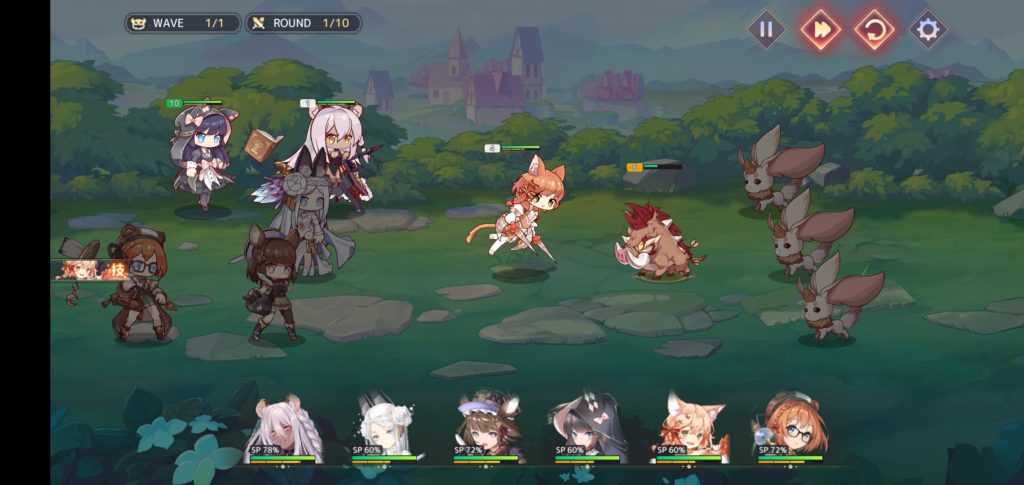Toggle the auto-battle loop button

click(x=874, y=29)
